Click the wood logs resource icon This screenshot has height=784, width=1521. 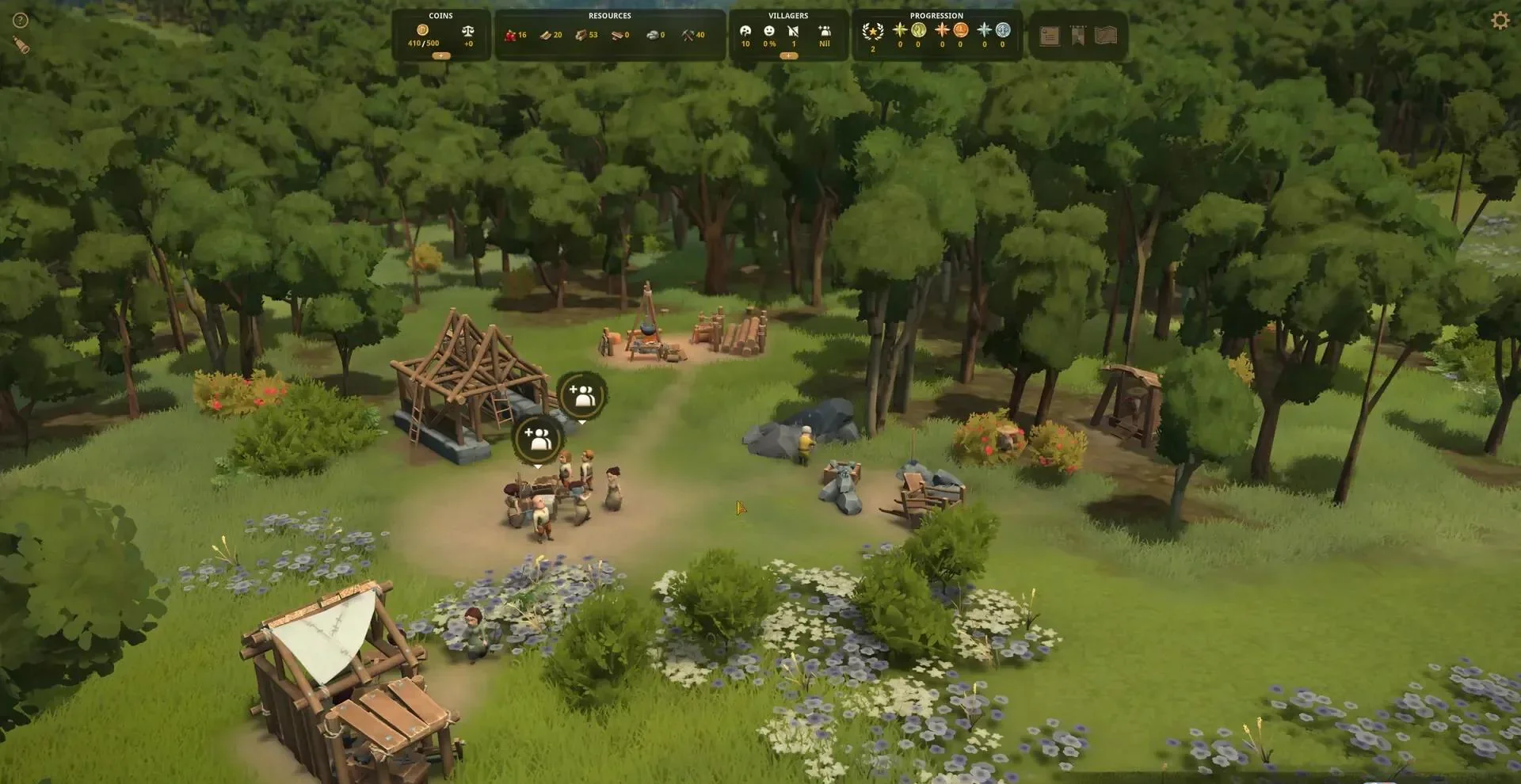pyautogui.click(x=581, y=35)
